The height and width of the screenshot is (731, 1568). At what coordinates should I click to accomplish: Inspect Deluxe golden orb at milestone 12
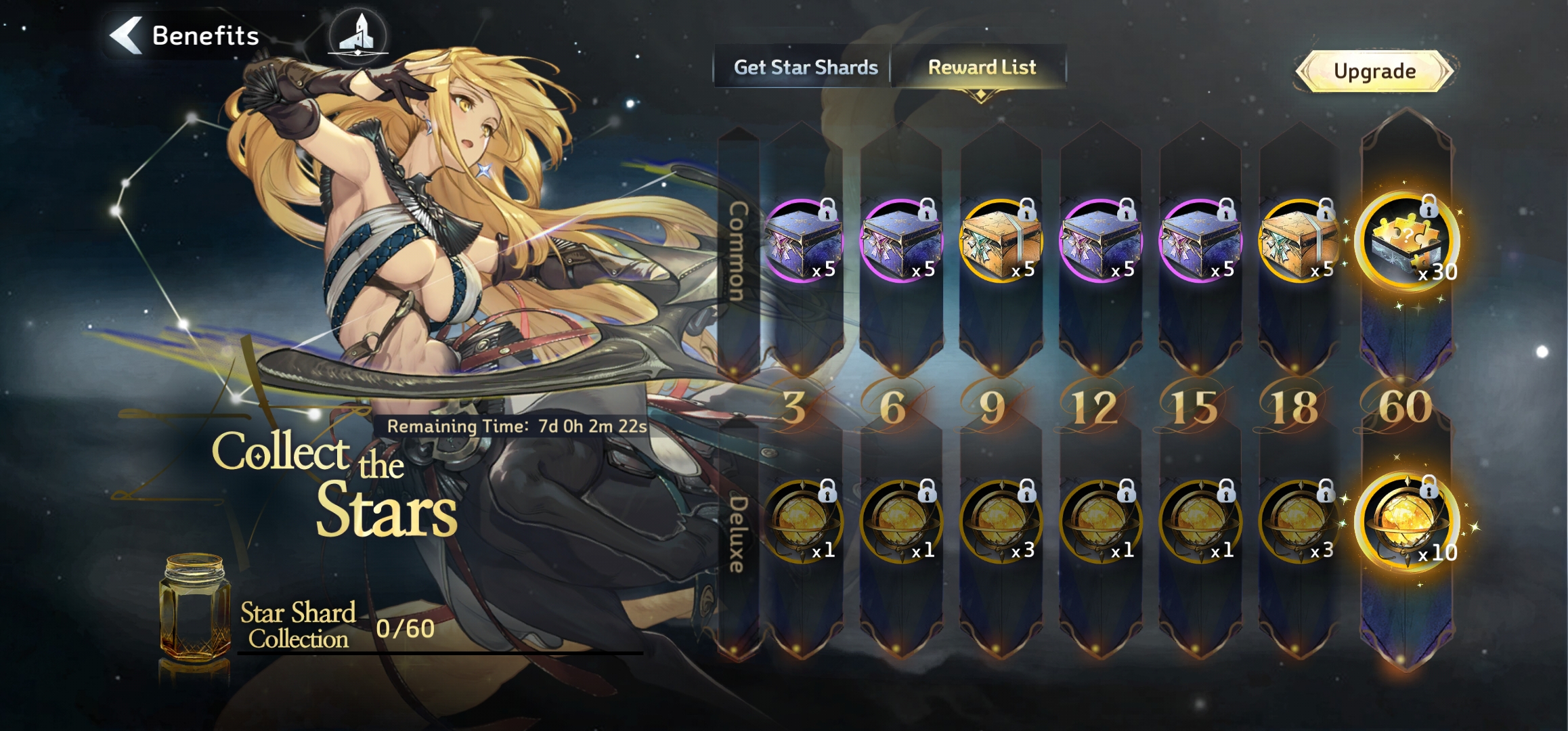pyautogui.click(x=1101, y=523)
